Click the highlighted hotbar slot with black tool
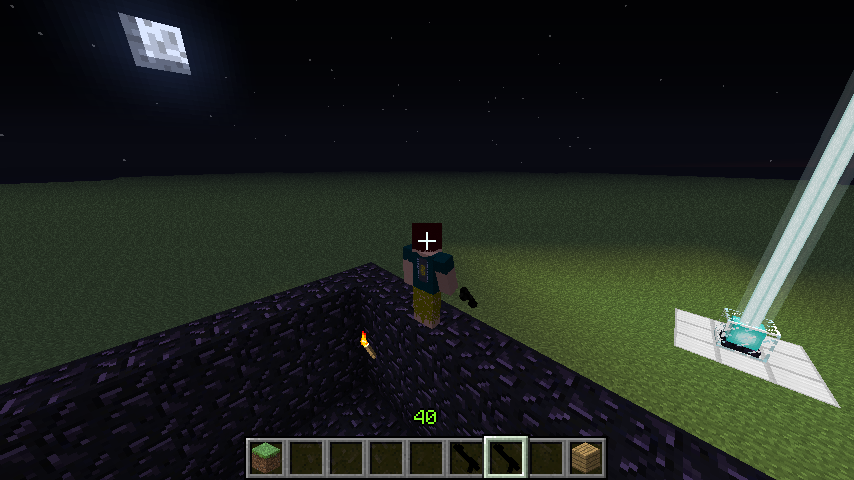 [x=506, y=458]
